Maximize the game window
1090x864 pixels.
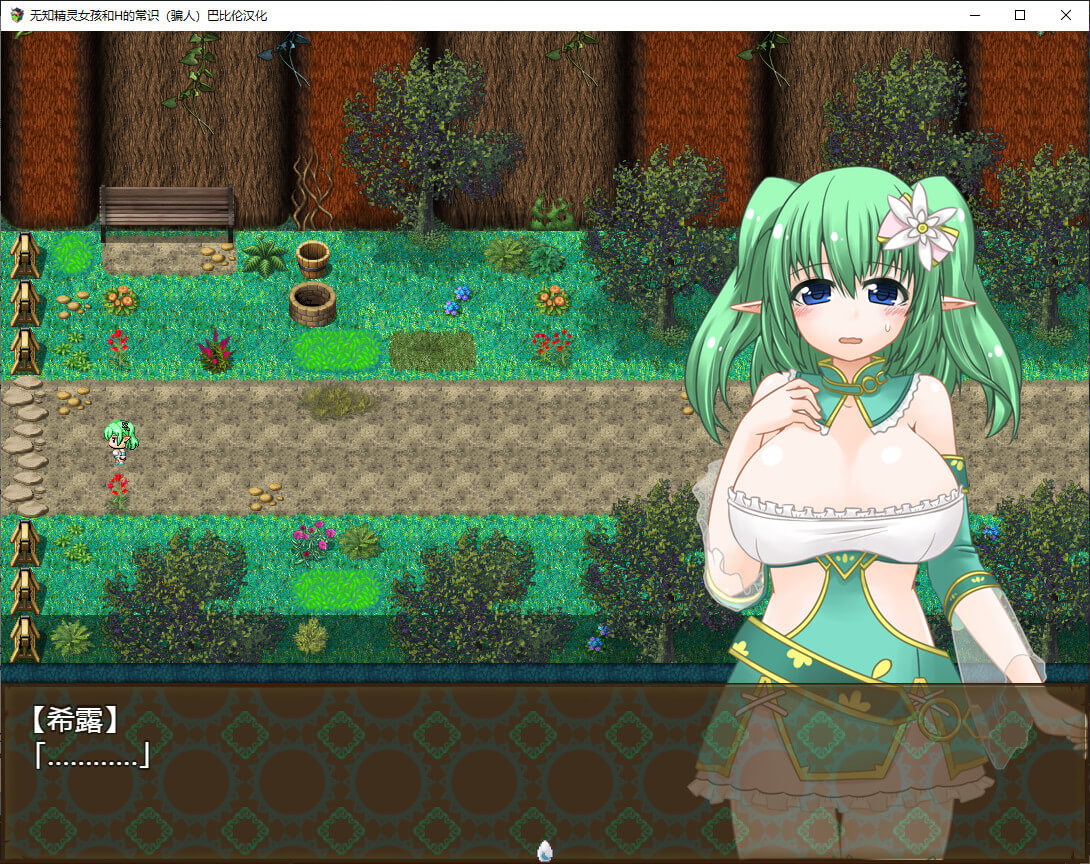pos(1020,15)
